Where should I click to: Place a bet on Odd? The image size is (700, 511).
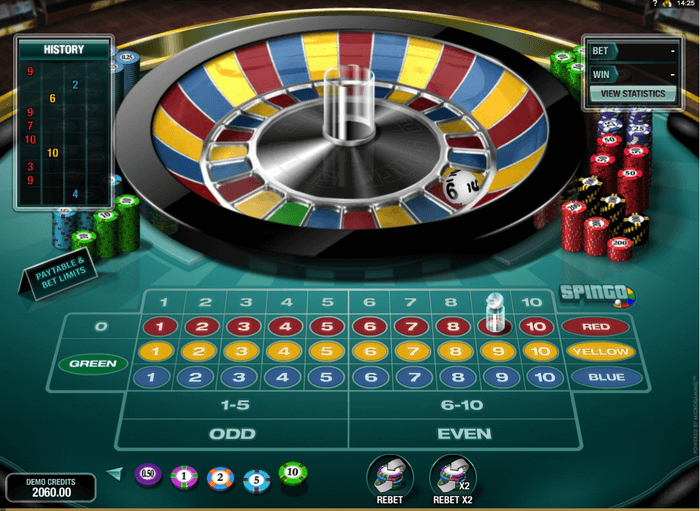pyautogui.click(x=231, y=434)
